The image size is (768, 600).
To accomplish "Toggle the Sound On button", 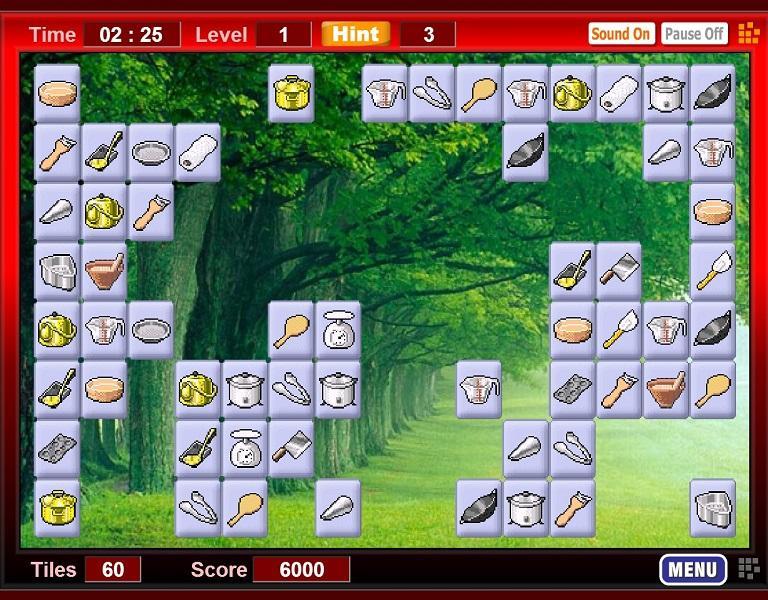I will (620, 34).
